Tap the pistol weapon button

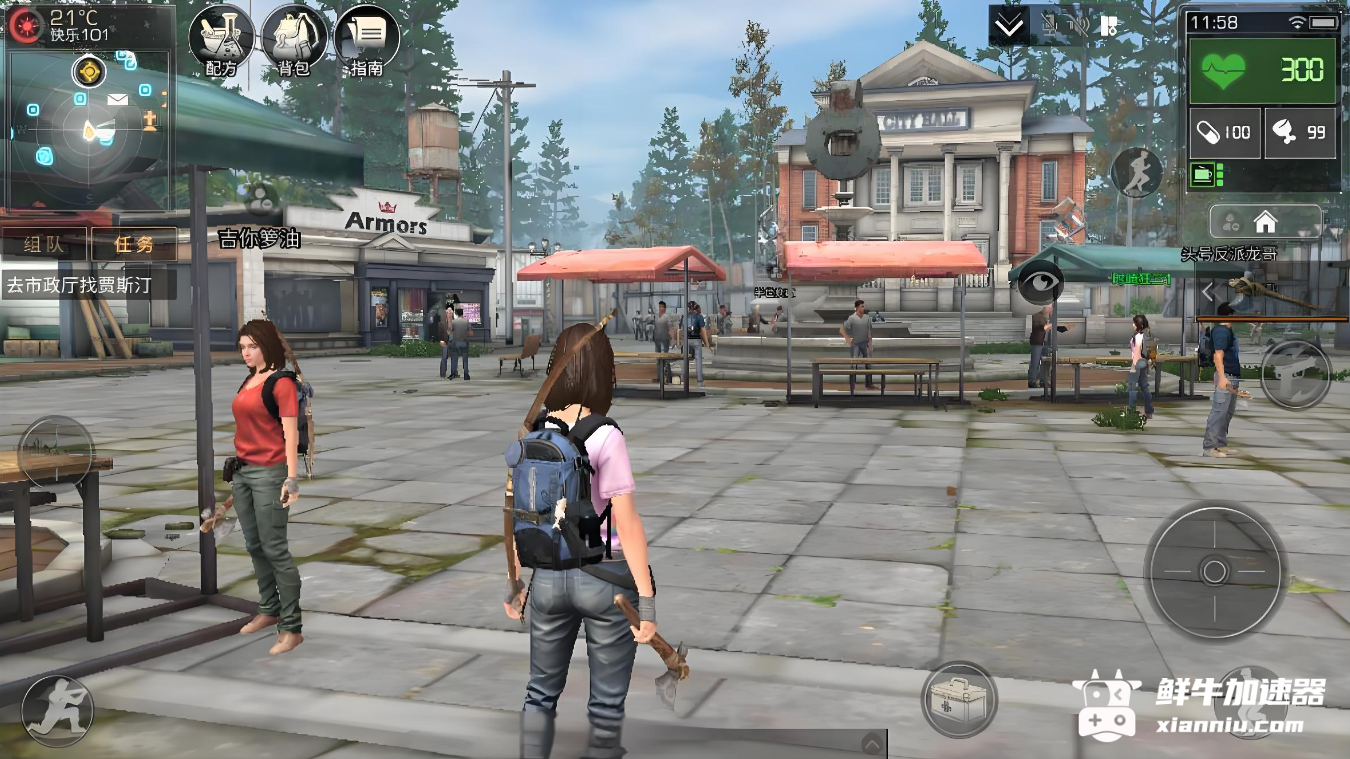point(1294,374)
